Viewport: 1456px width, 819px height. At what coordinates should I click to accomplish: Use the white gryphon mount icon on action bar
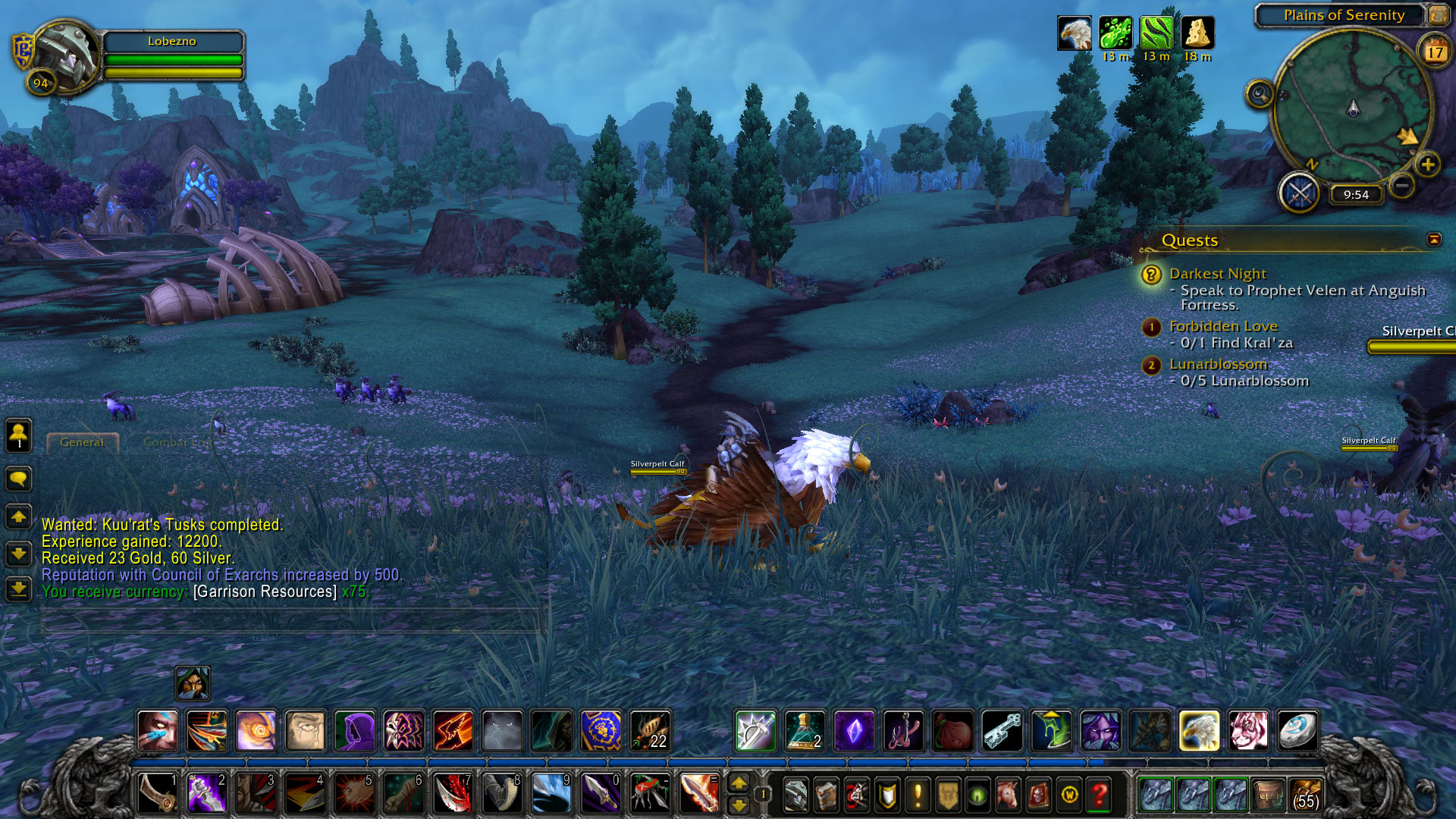coord(1199,731)
